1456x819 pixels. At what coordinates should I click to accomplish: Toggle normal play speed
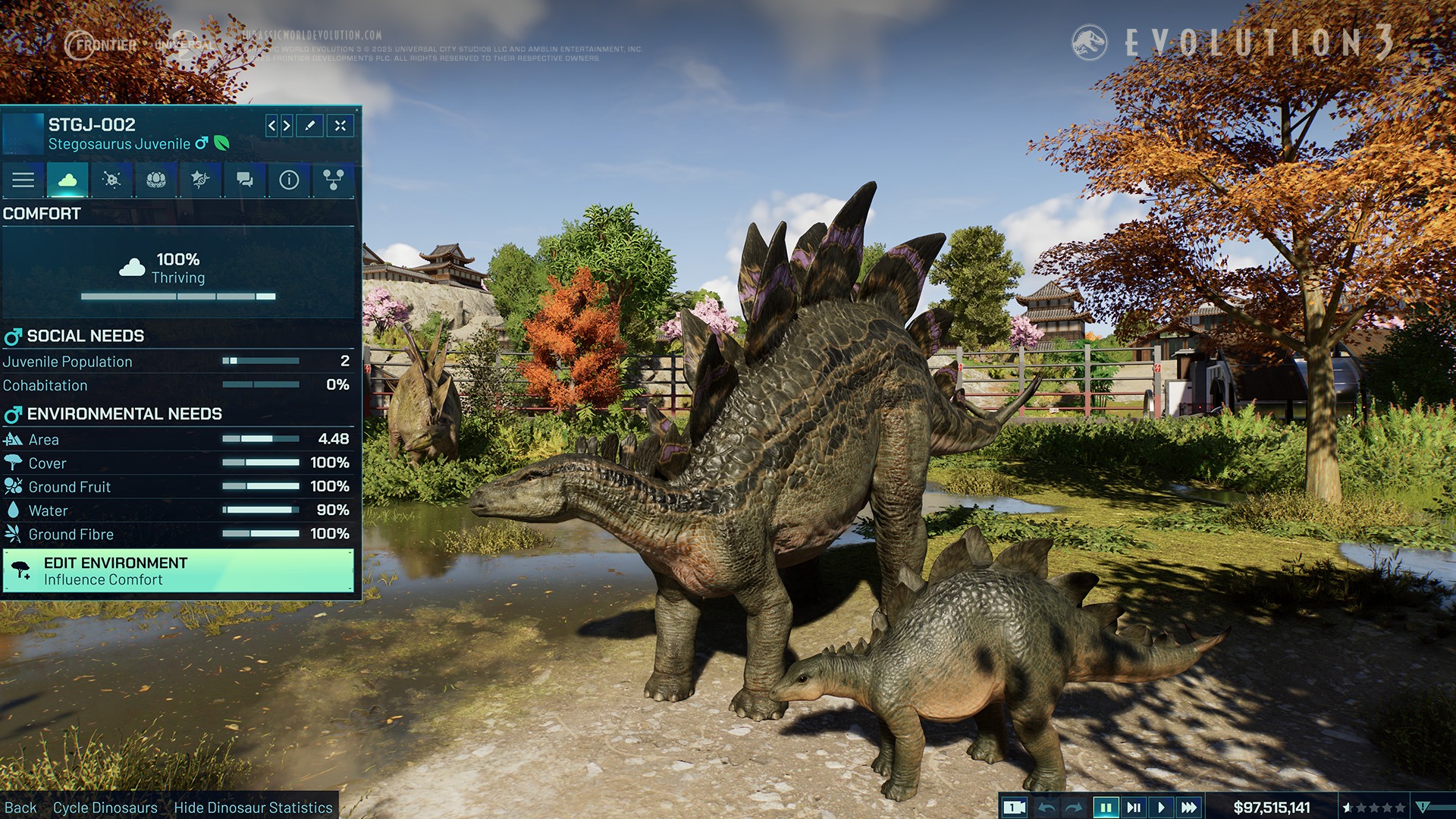1162,808
